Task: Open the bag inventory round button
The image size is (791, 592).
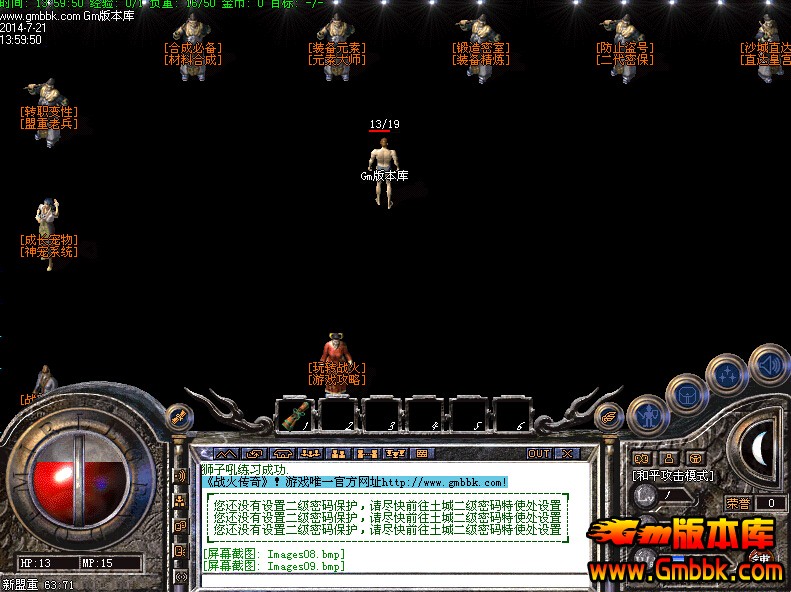Action: click(686, 394)
